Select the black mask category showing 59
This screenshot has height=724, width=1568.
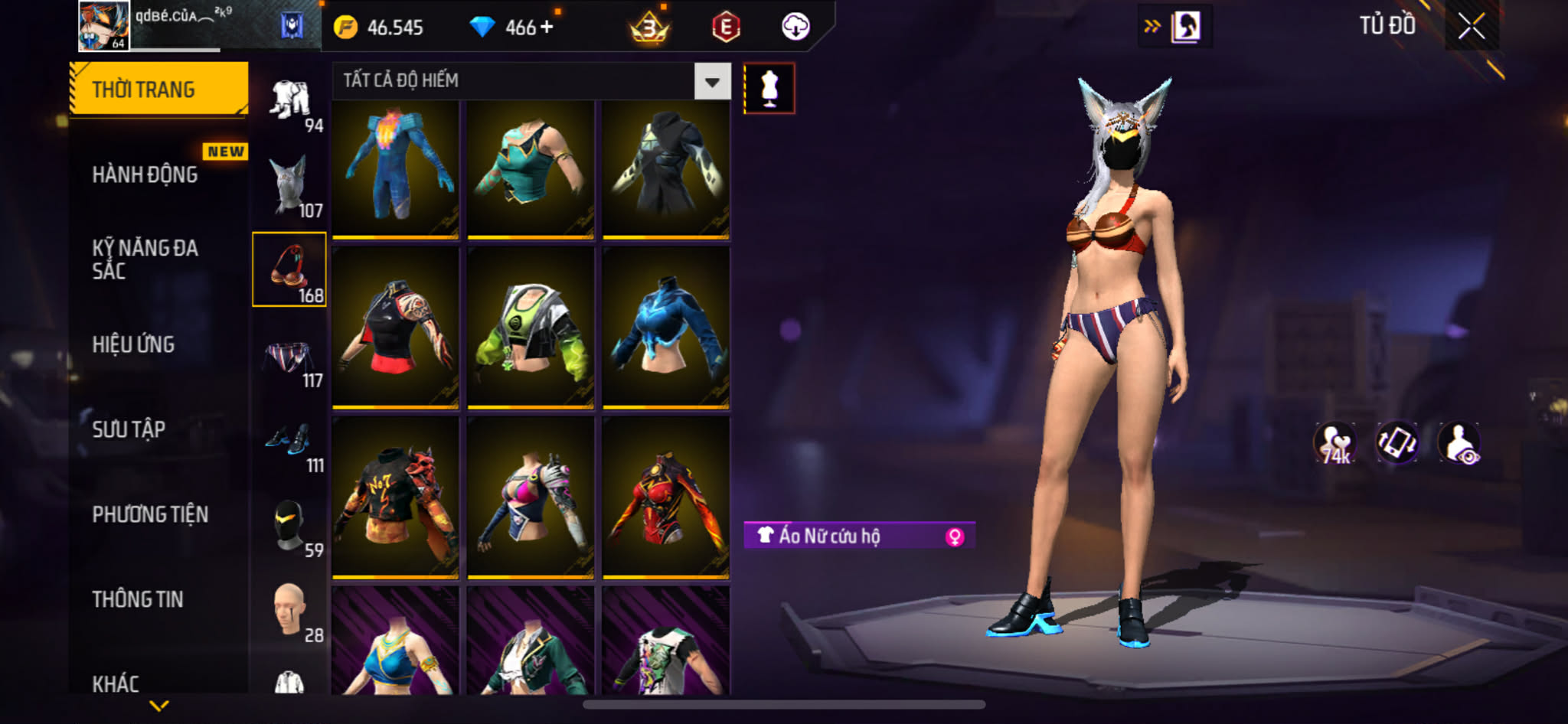tap(290, 527)
